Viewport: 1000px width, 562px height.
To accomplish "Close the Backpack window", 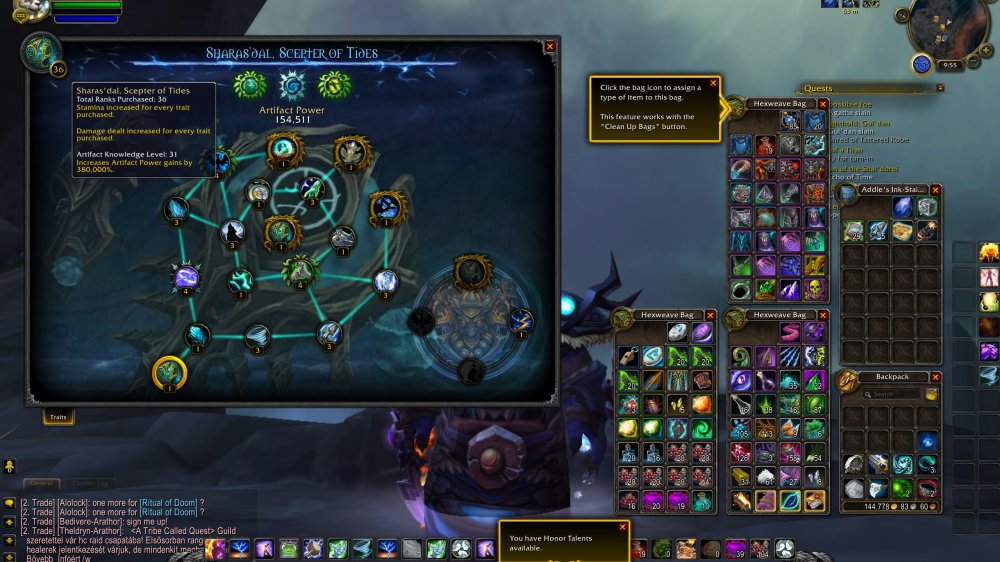I will pos(936,377).
